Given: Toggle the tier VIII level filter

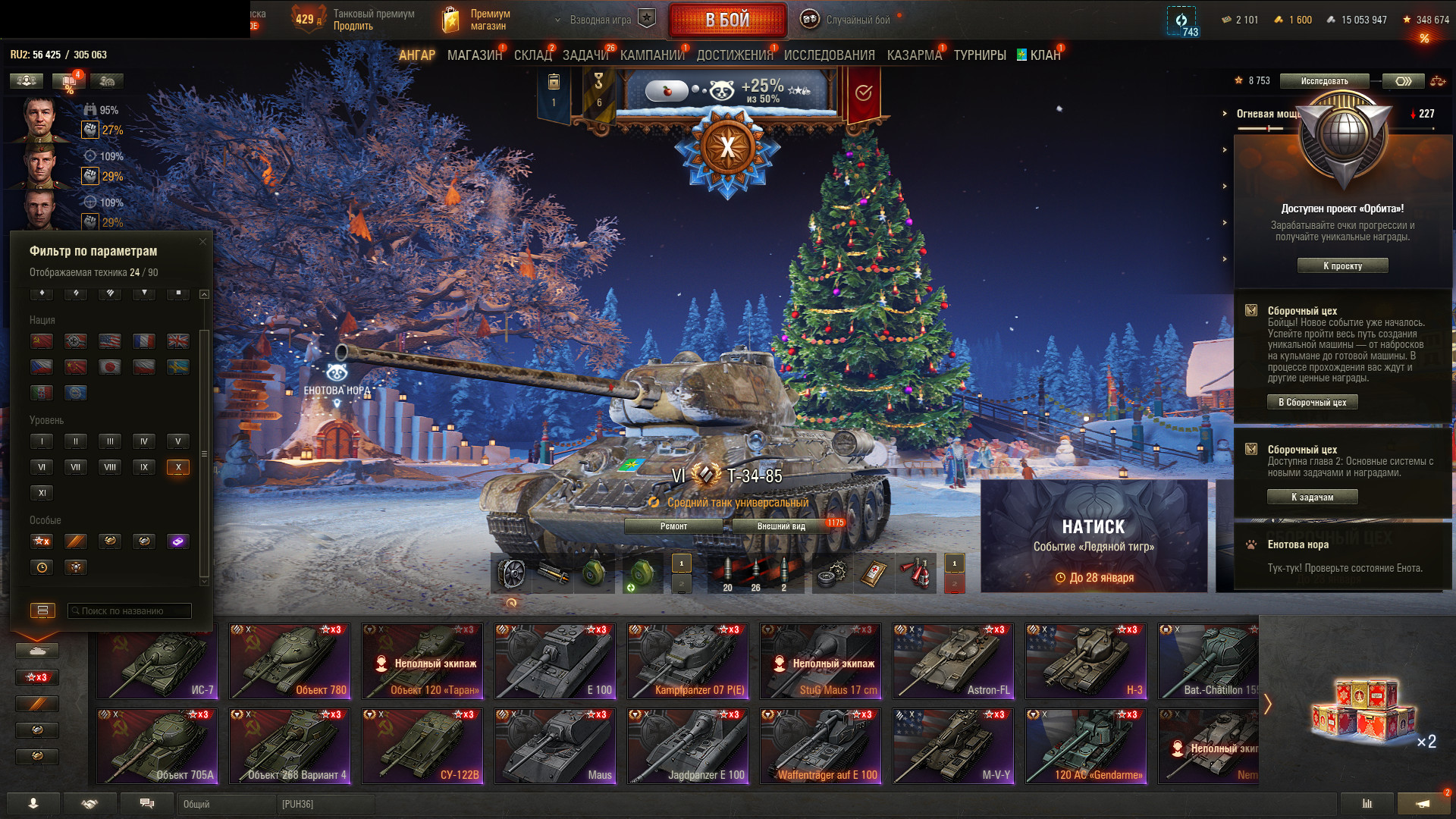Looking at the screenshot, I should click(x=110, y=467).
